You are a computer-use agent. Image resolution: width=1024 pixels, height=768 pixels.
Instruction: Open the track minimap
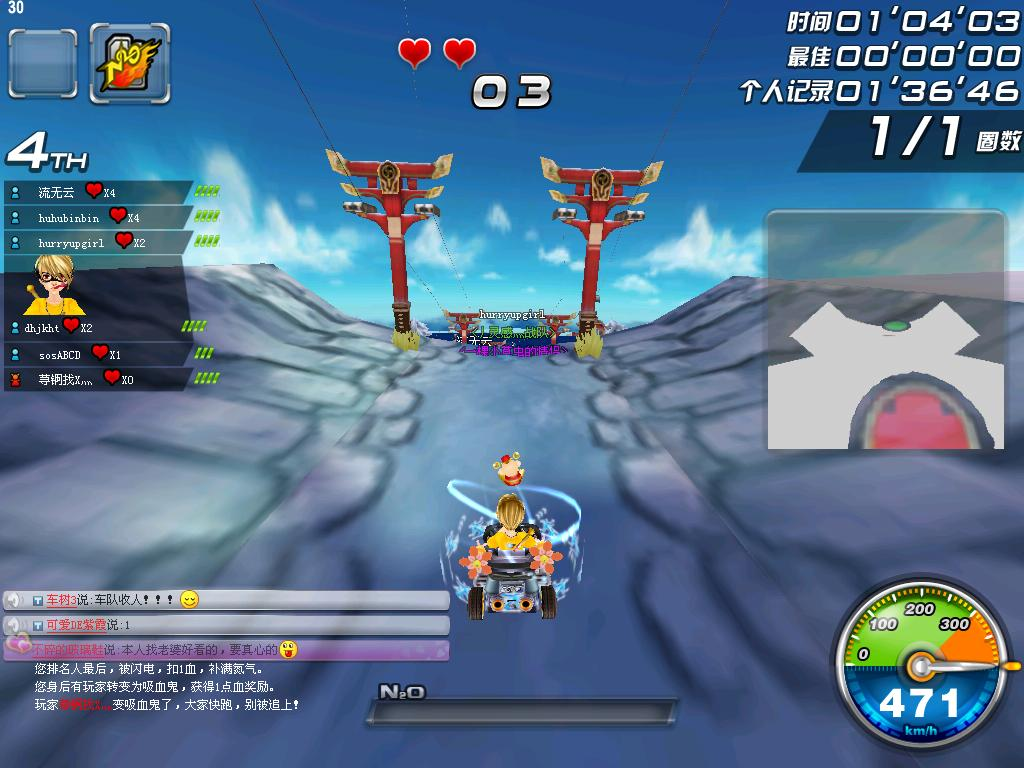[885, 330]
